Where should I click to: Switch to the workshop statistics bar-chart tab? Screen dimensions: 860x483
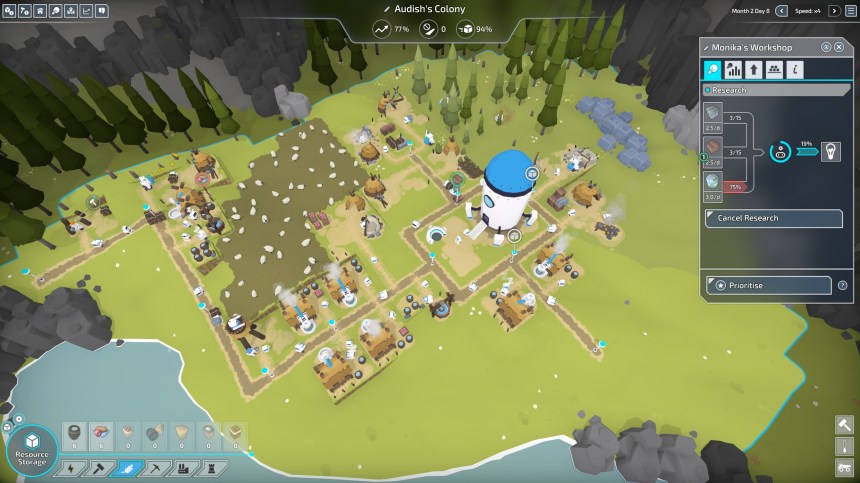pos(734,70)
